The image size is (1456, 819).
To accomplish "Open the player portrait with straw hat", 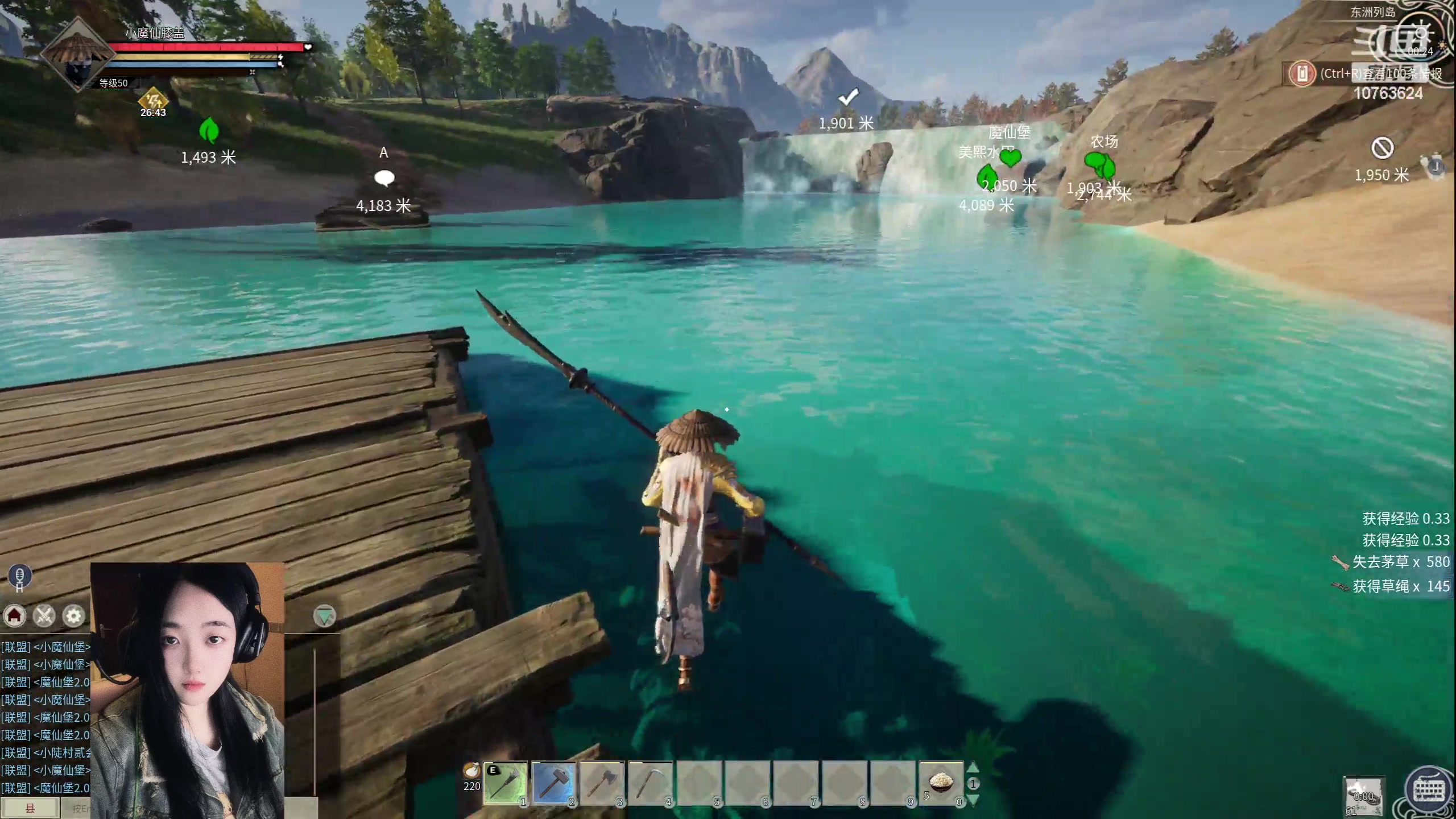I will 76,55.
